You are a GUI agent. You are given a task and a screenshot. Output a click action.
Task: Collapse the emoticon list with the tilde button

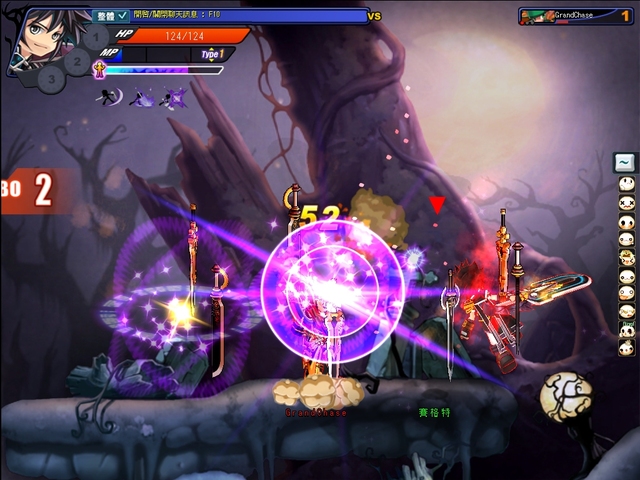pyautogui.click(x=625, y=162)
